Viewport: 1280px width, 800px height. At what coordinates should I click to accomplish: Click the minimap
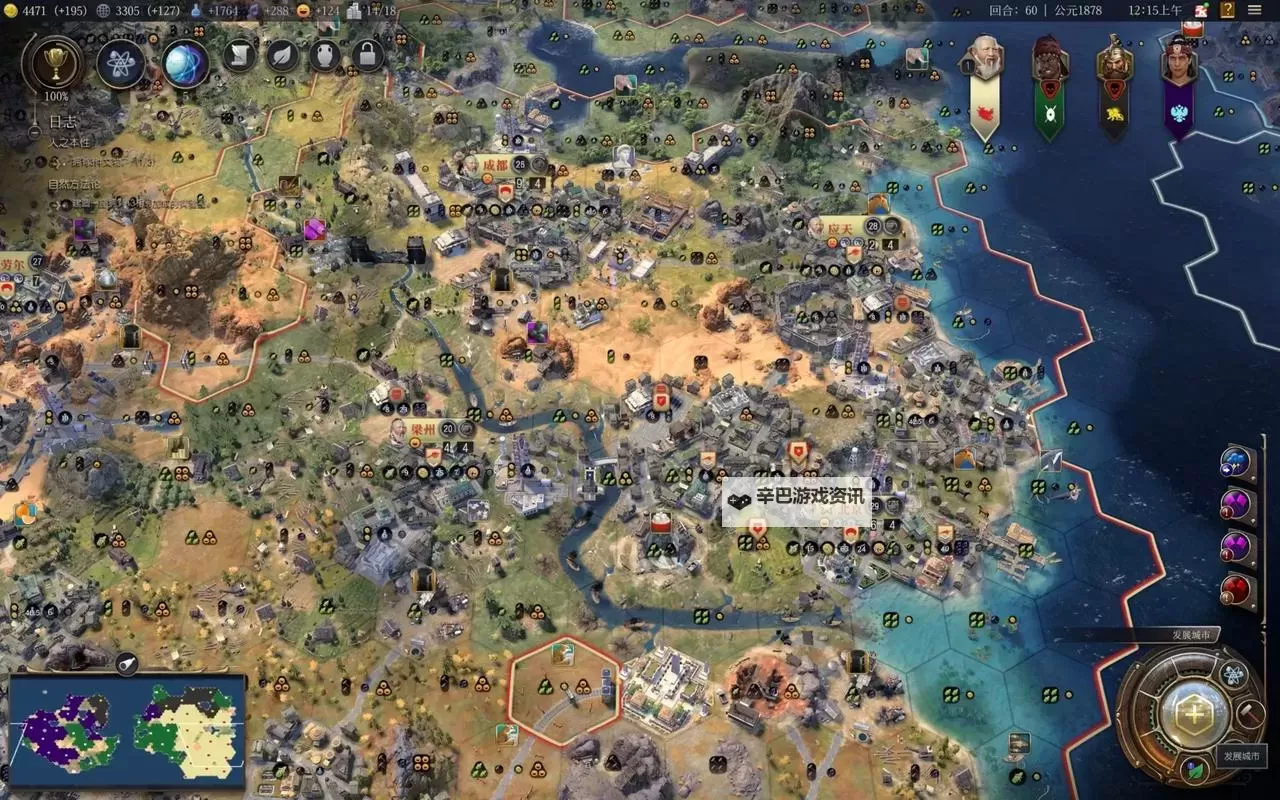(127, 731)
